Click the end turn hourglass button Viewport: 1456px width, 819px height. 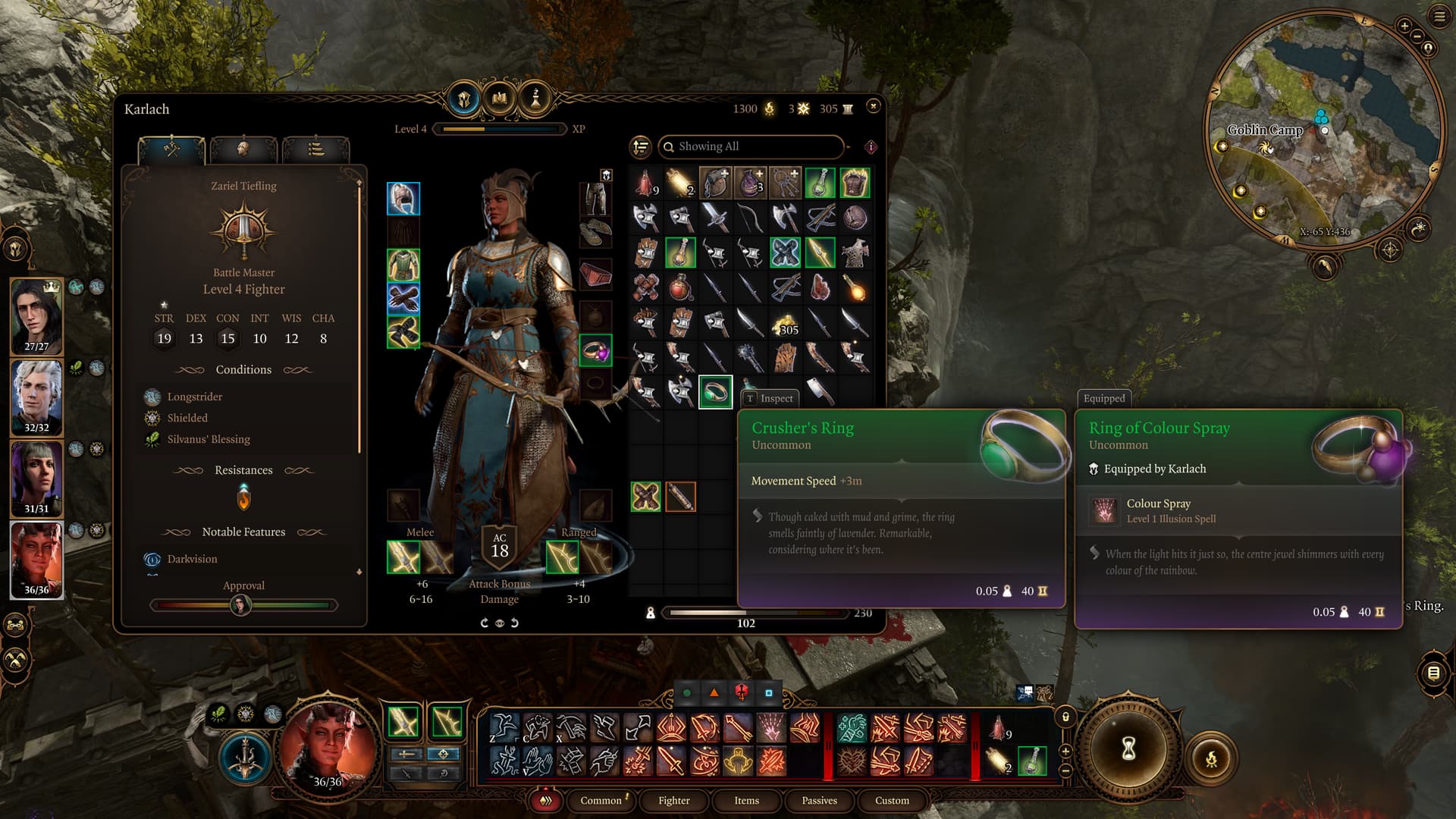pyautogui.click(x=1128, y=748)
